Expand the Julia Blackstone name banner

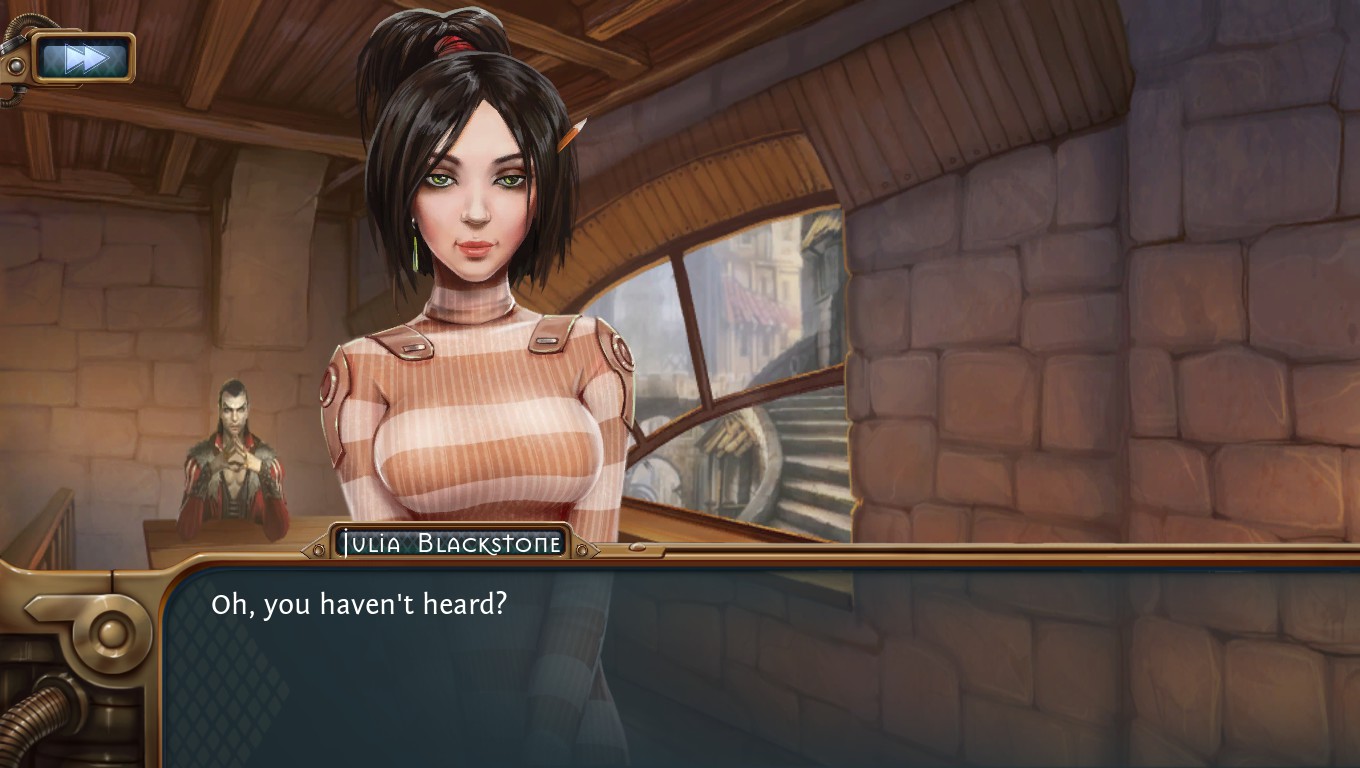coord(450,541)
